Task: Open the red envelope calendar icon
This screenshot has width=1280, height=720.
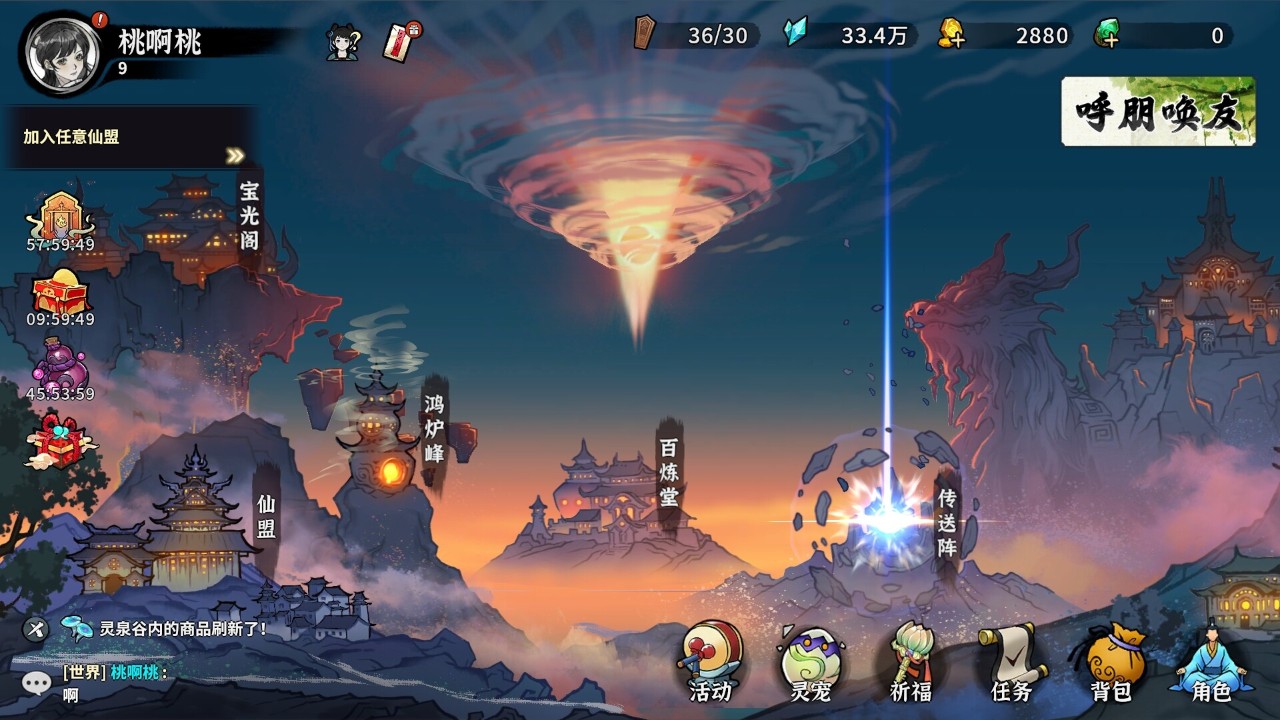Action: tap(401, 42)
